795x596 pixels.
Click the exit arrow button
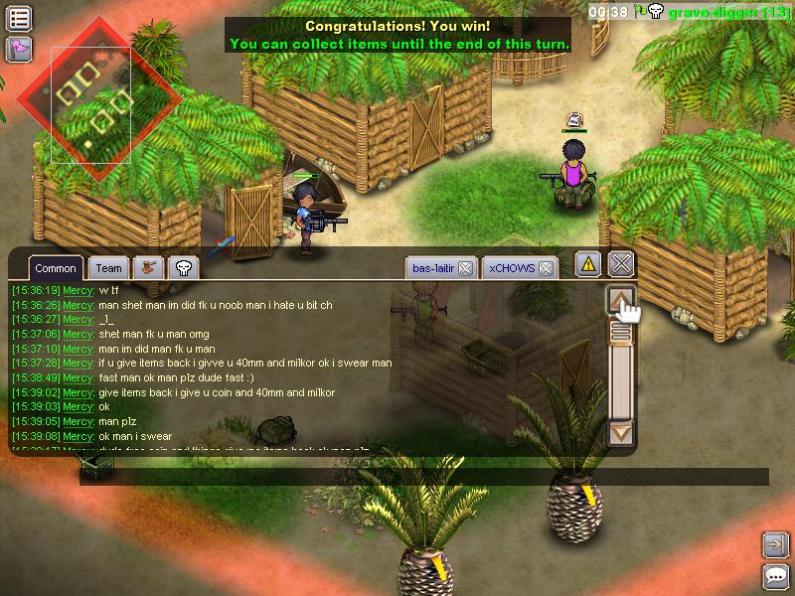click(775, 544)
